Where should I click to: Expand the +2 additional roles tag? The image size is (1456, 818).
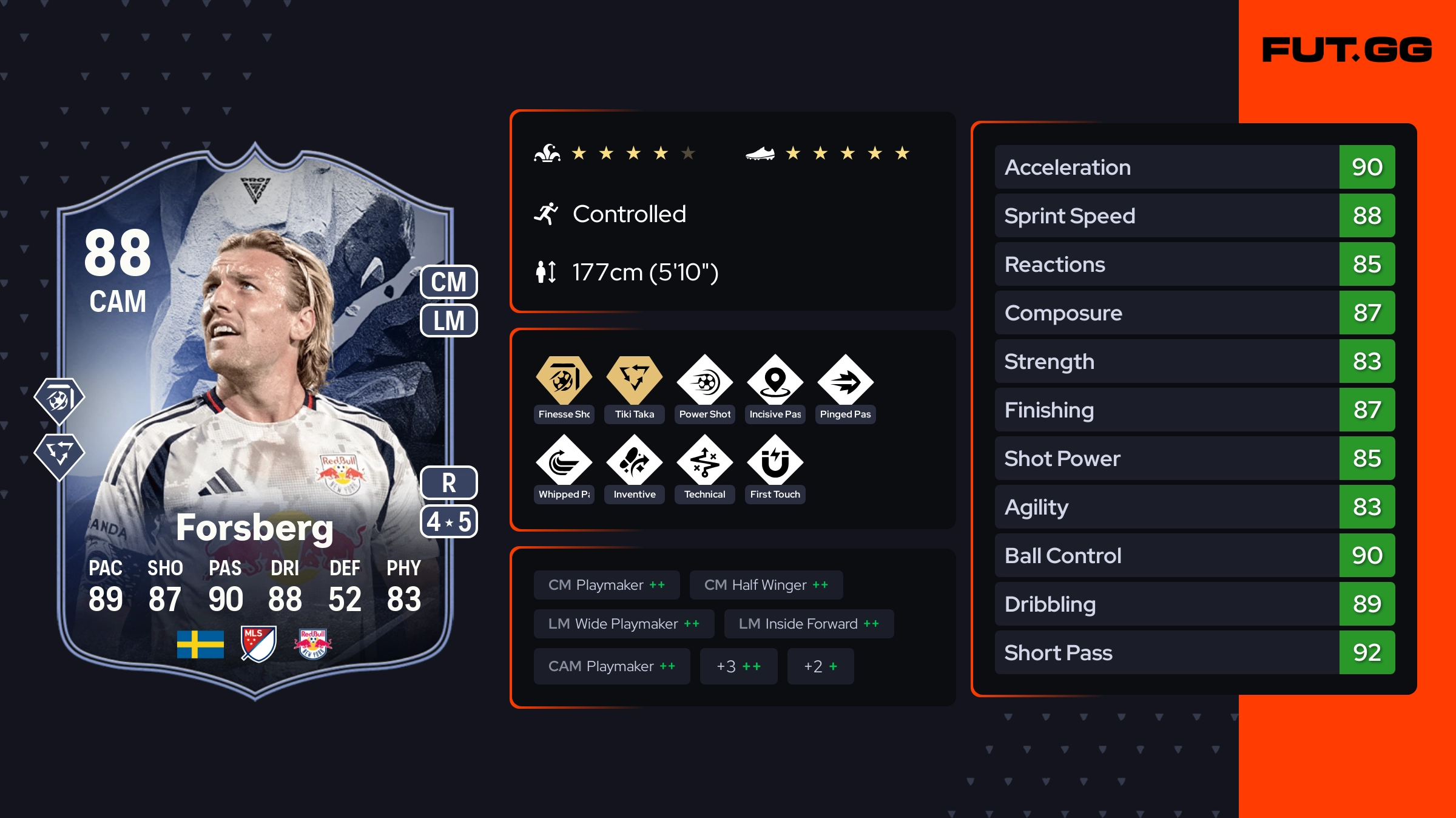click(x=820, y=666)
